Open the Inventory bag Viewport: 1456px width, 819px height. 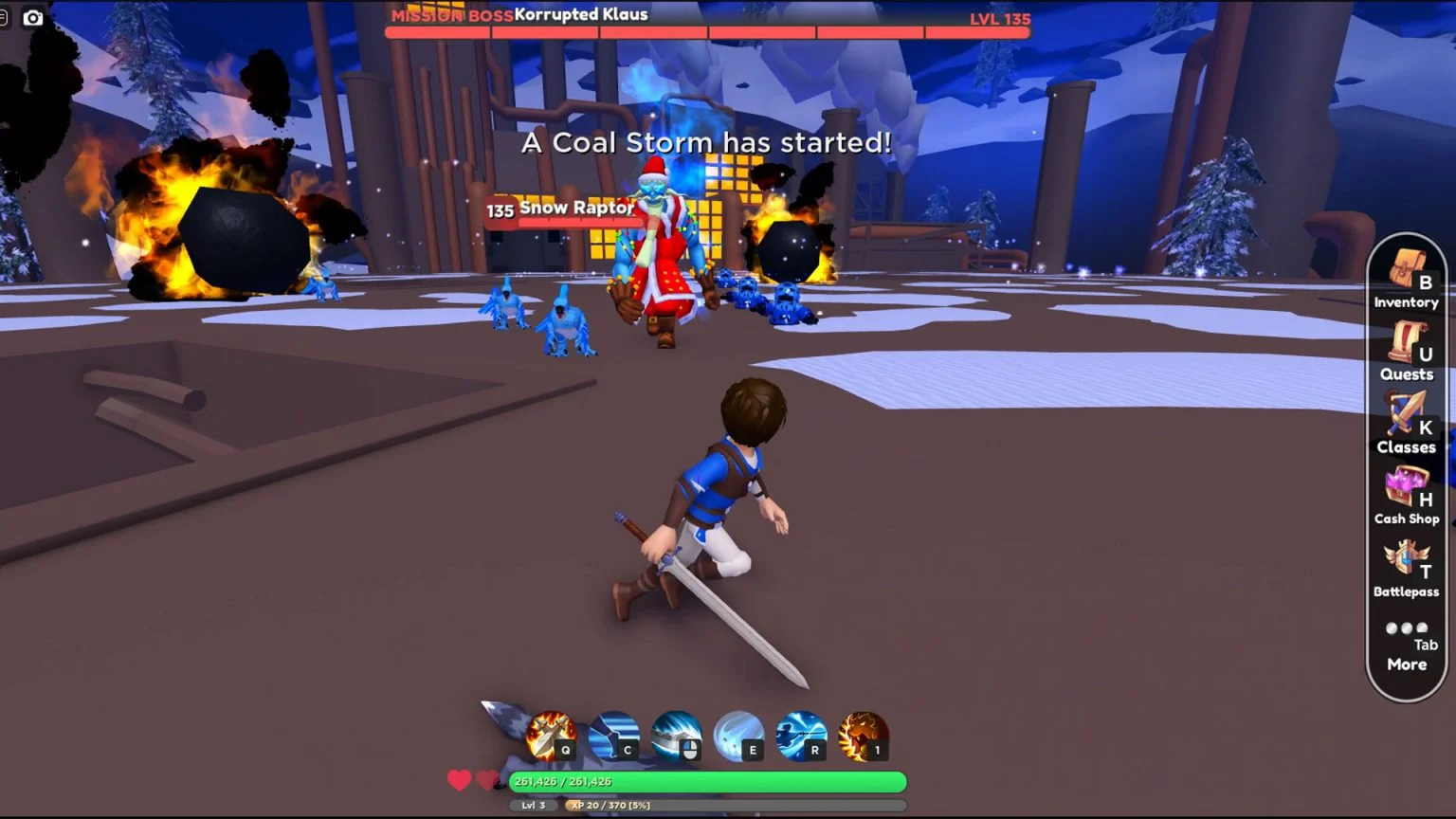click(x=1406, y=282)
